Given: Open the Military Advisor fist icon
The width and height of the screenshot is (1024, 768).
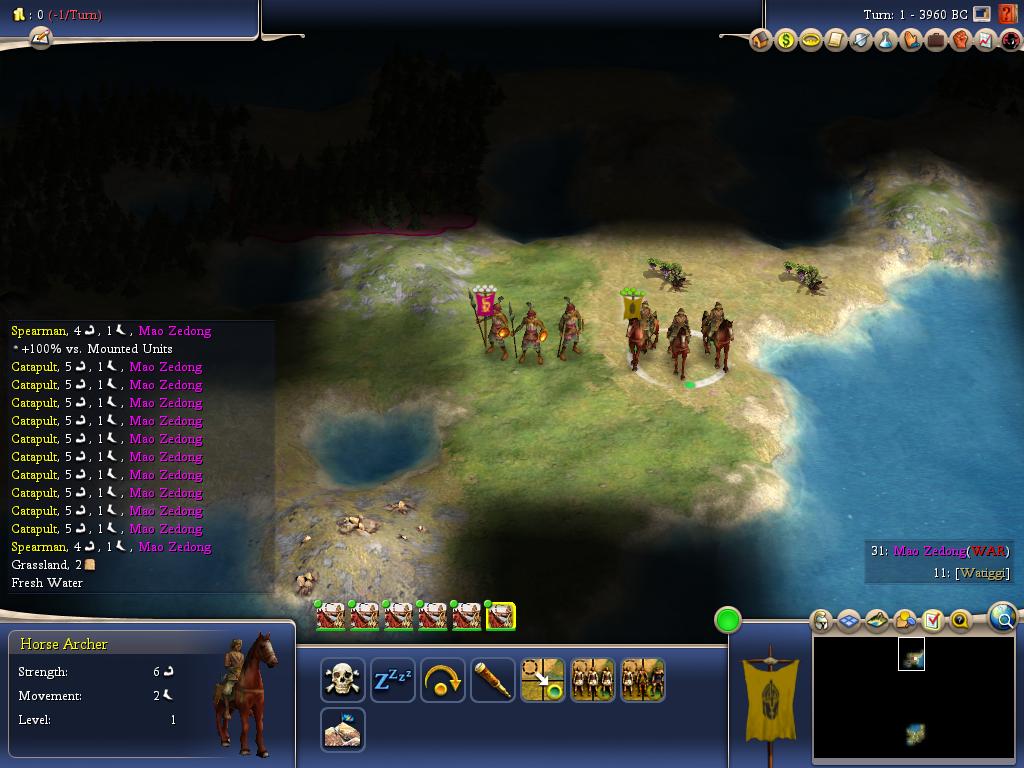Looking at the screenshot, I should coord(961,41).
